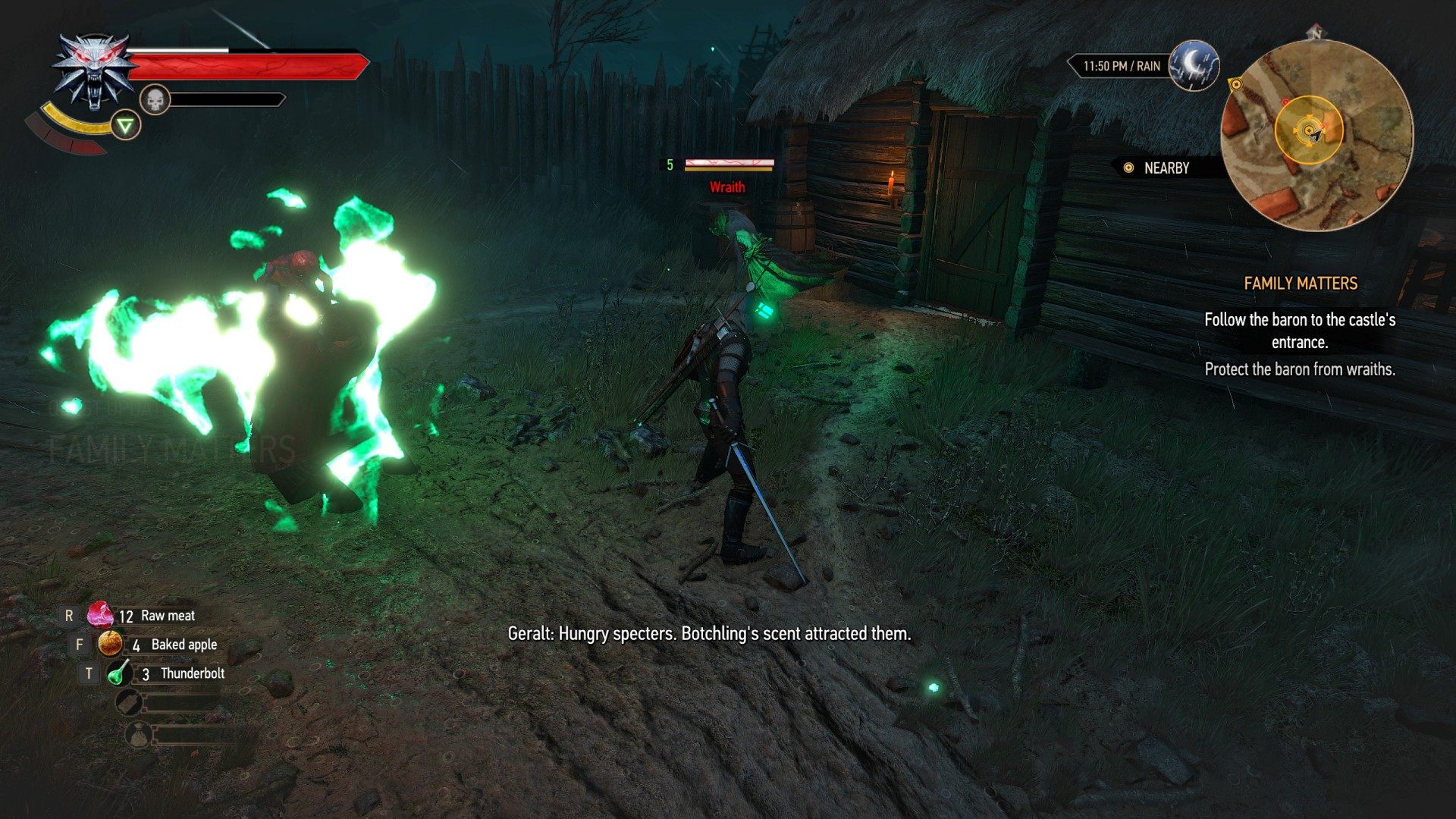Click the skull toxicity icon
Viewport: 1456px width, 819px height.
155,99
